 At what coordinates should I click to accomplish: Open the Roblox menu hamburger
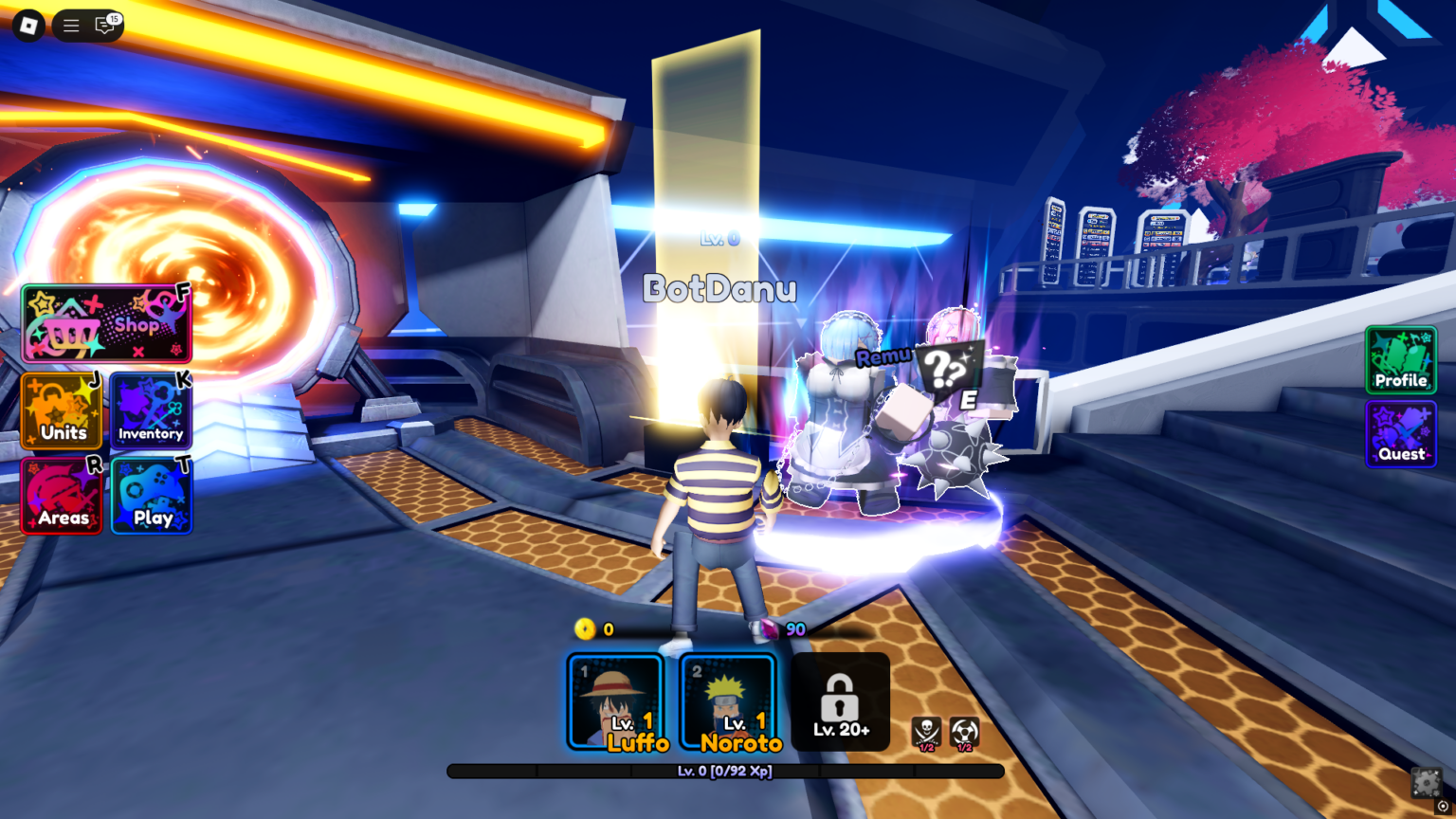pyautogui.click(x=70, y=26)
